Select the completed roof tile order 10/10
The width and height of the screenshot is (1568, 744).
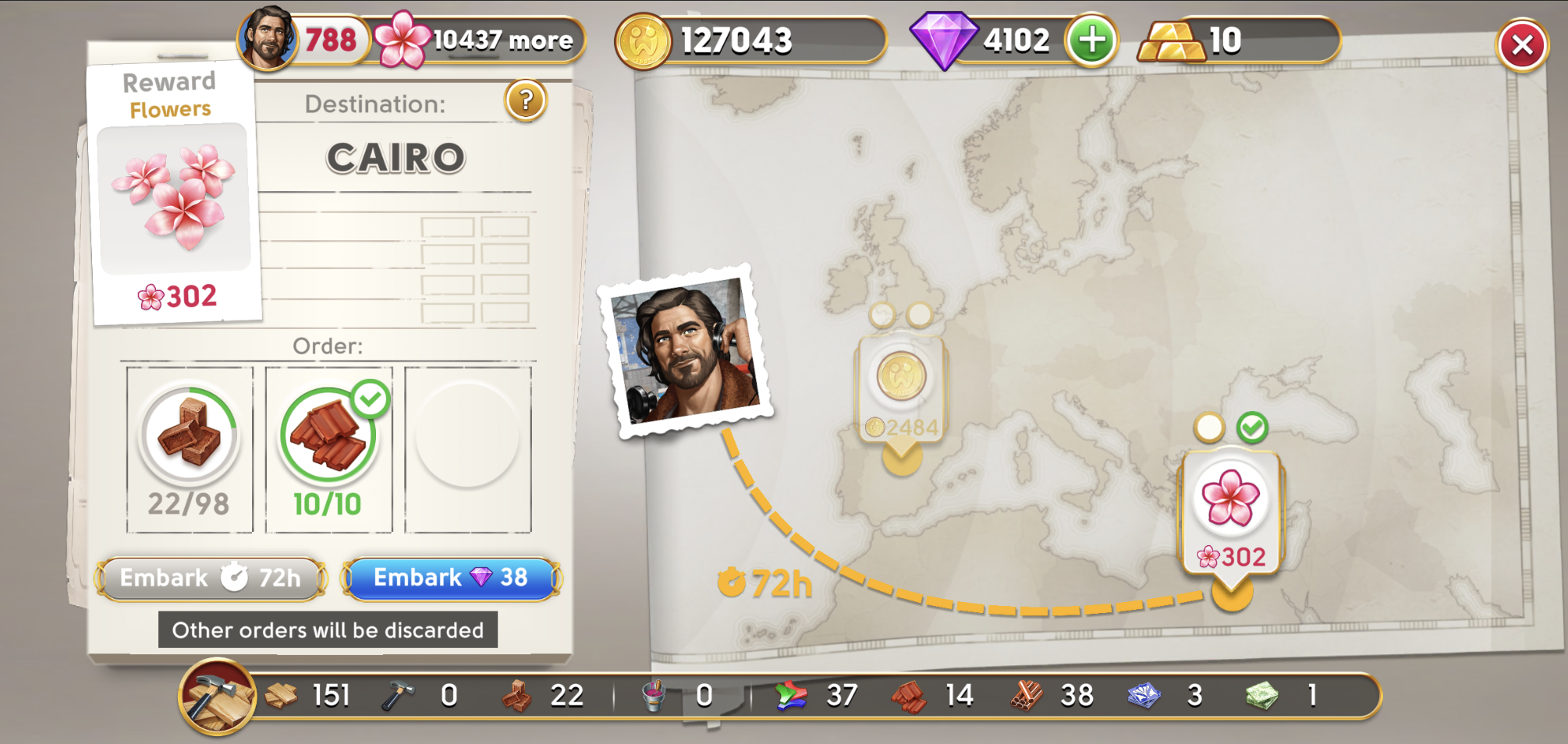(x=328, y=449)
